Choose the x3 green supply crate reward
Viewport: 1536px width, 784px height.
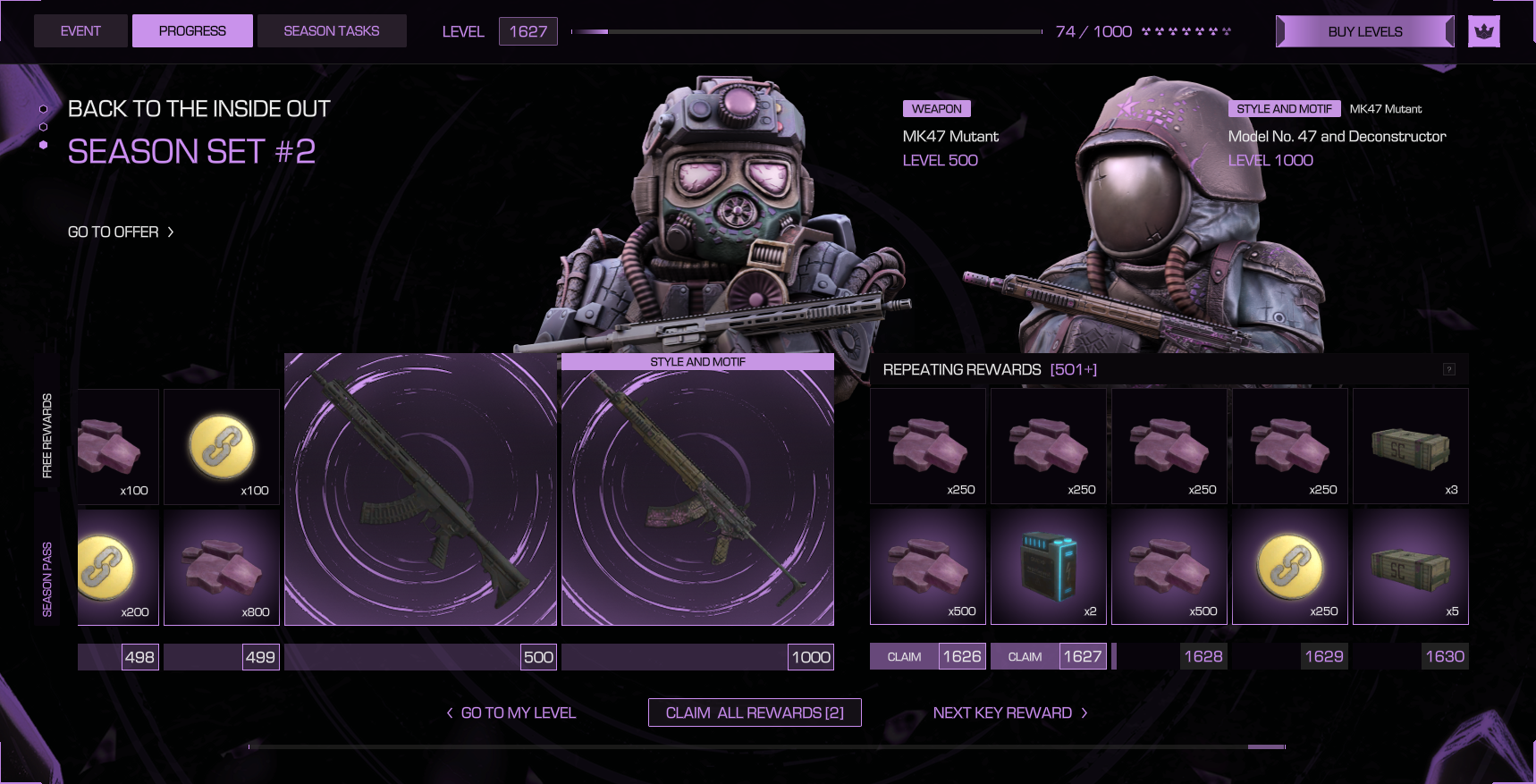pyautogui.click(x=1411, y=446)
